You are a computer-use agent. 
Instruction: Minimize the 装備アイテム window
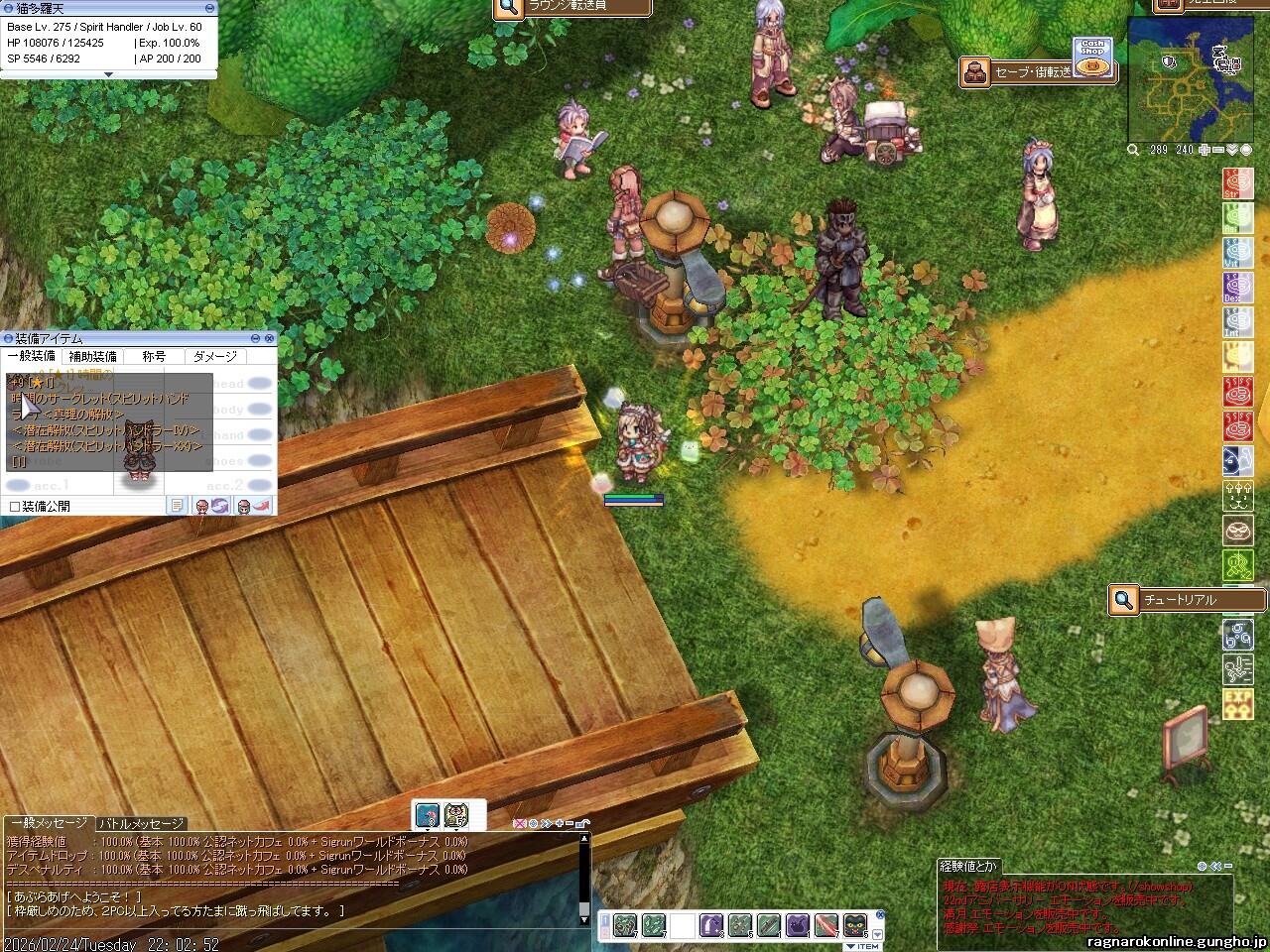coord(257,339)
